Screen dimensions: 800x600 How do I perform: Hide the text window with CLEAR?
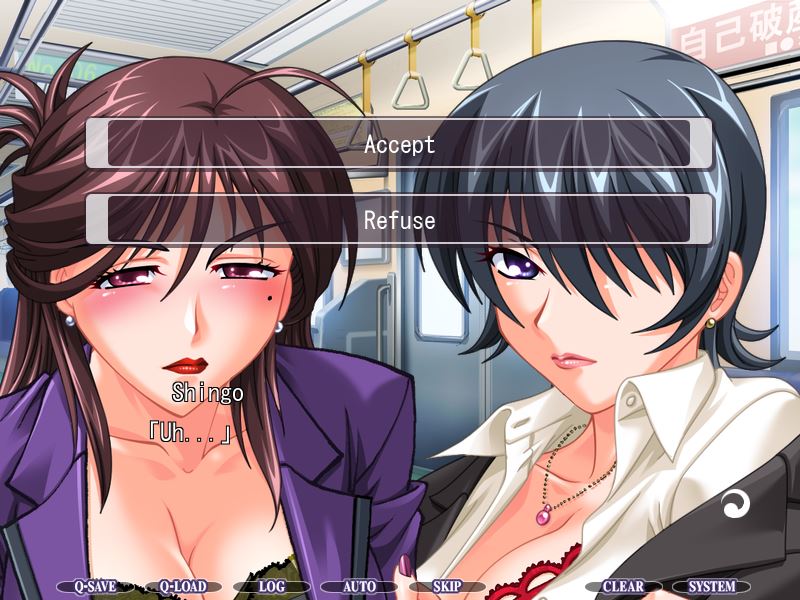[x=623, y=587]
